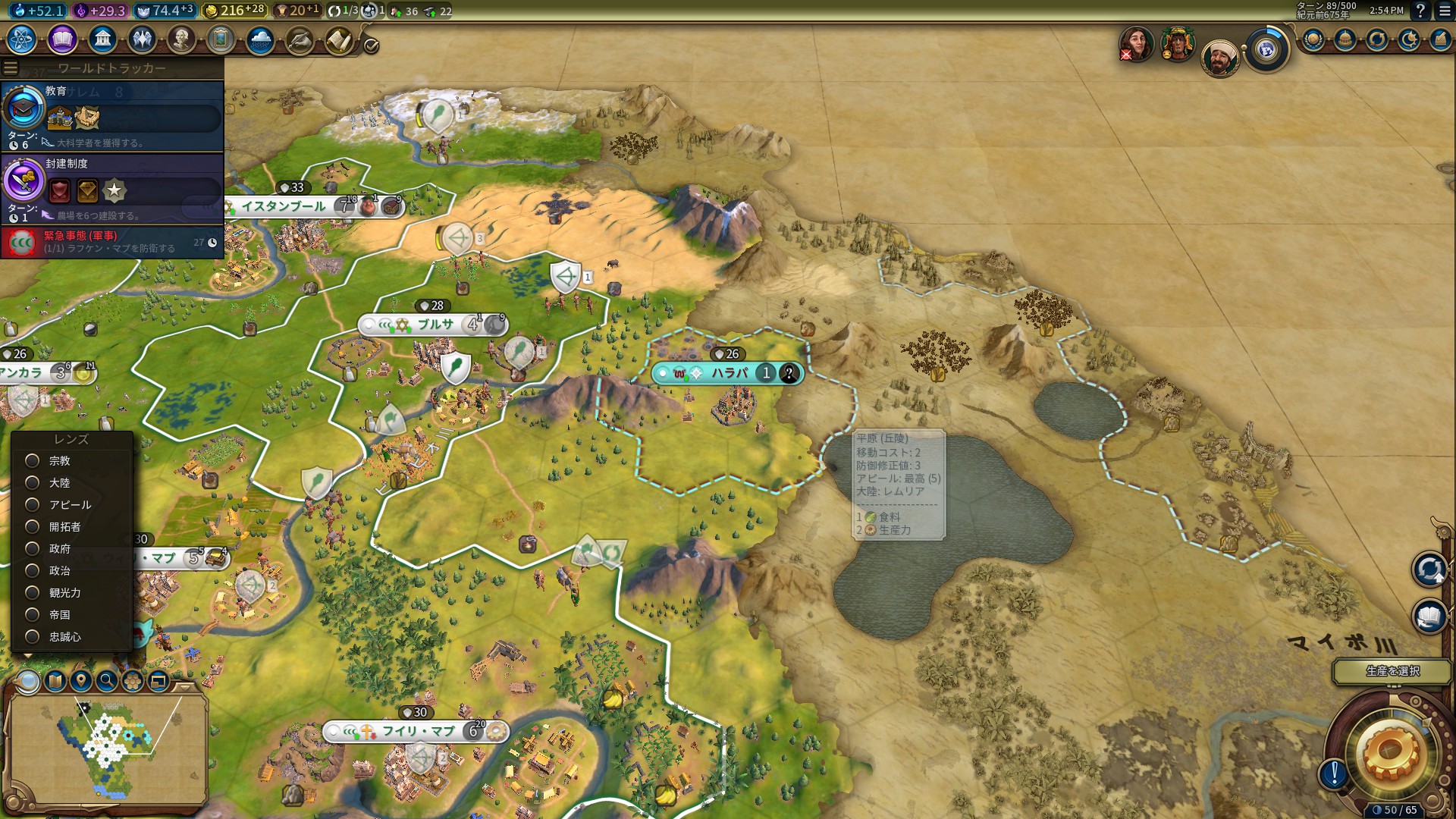This screenshot has width=1456, height=819.
Task: Choose the 開拓者 lens option
Action: coord(33,526)
